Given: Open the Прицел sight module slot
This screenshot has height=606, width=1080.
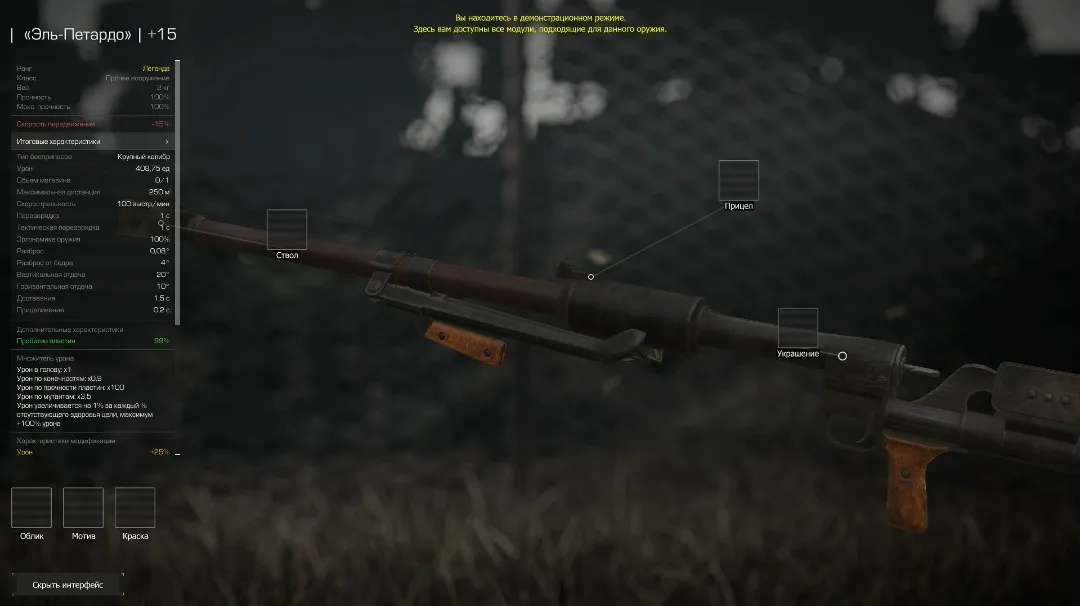Looking at the screenshot, I should pyautogui.click(x=738, y=180).
